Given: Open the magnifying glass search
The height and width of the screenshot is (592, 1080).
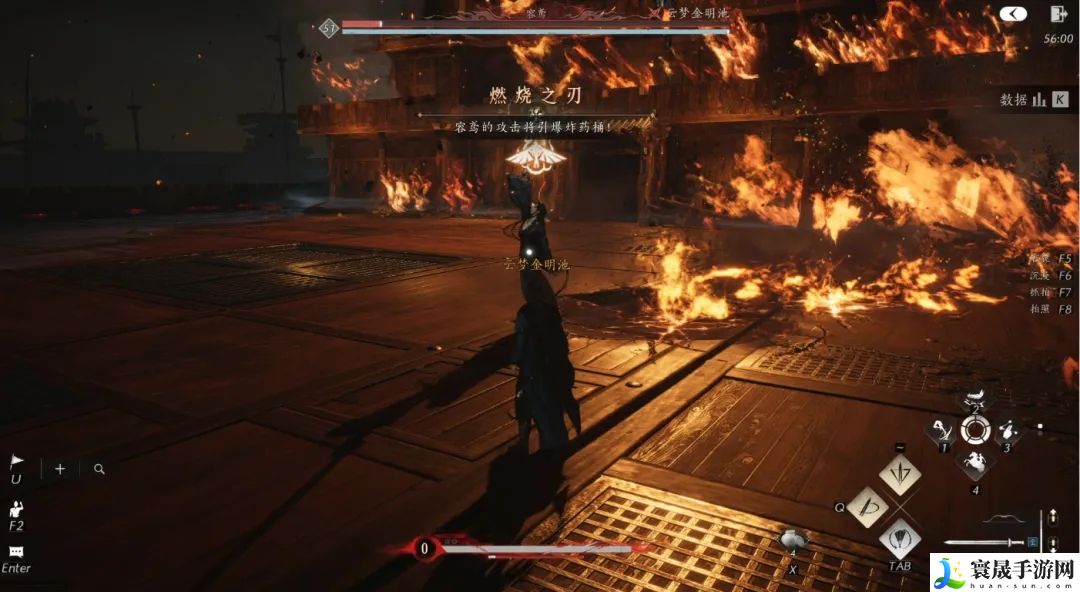Looking at the screenshot, I should (x=99, y=468).
